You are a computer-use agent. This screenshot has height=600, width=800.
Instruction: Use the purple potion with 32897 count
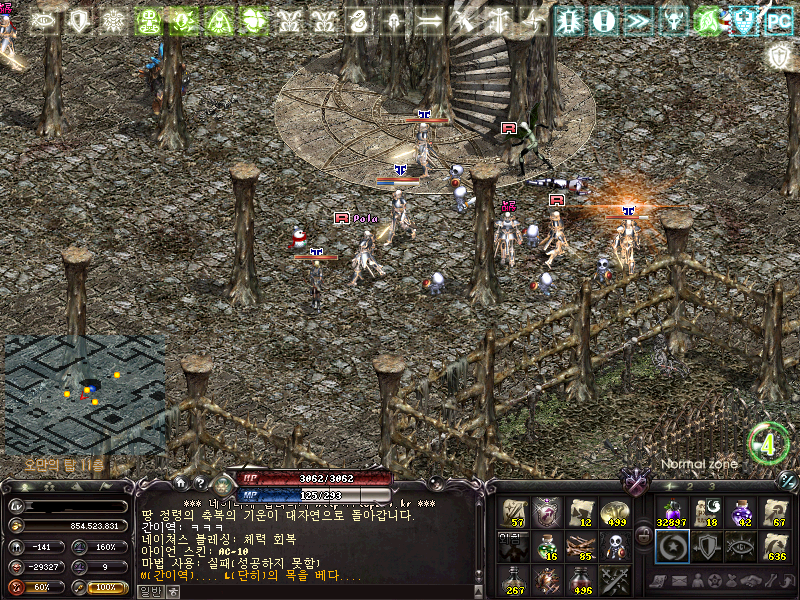(x=671, y=512)
